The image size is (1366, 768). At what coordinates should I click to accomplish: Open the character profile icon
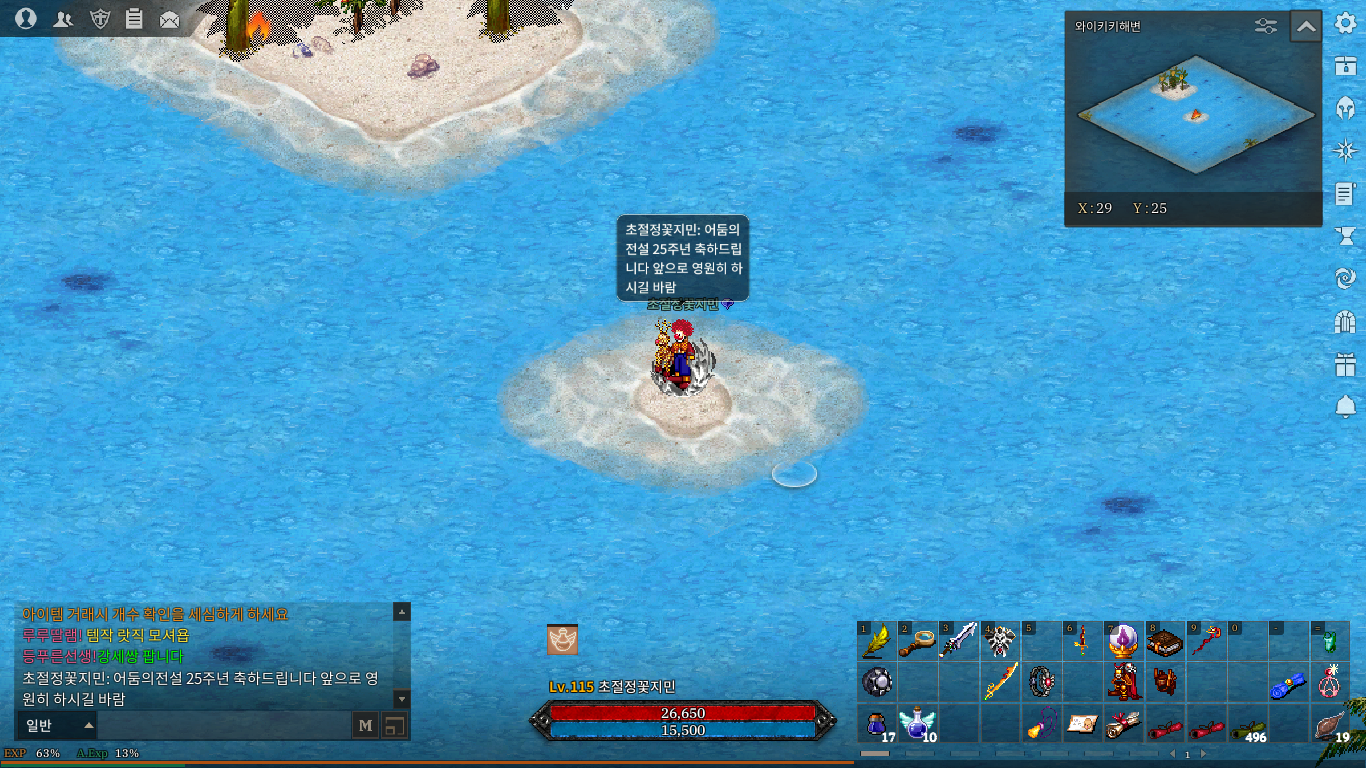[x=27, y=19]
